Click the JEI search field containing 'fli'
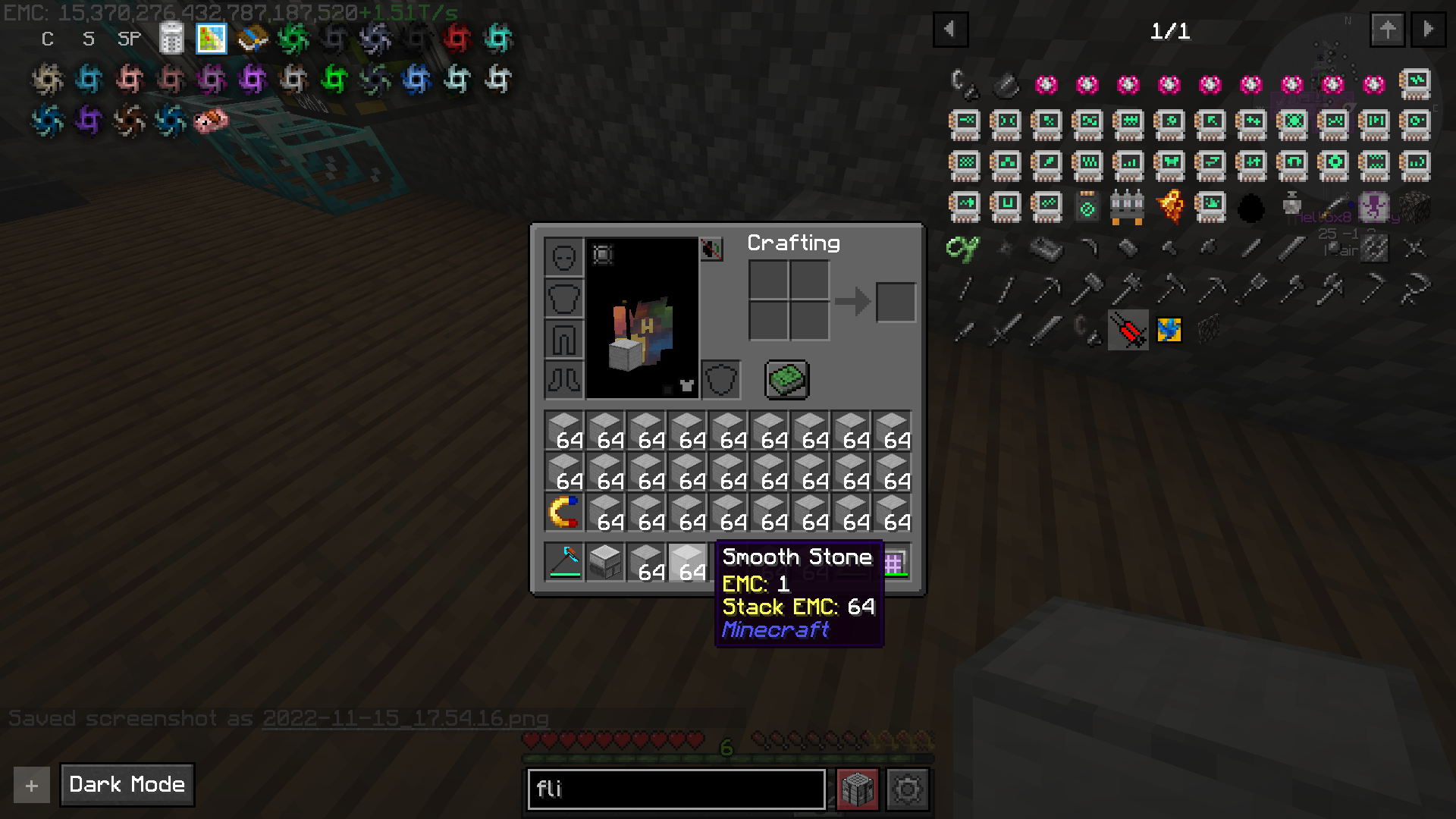The image size is (1456, 819). click(x=675, y=789)
